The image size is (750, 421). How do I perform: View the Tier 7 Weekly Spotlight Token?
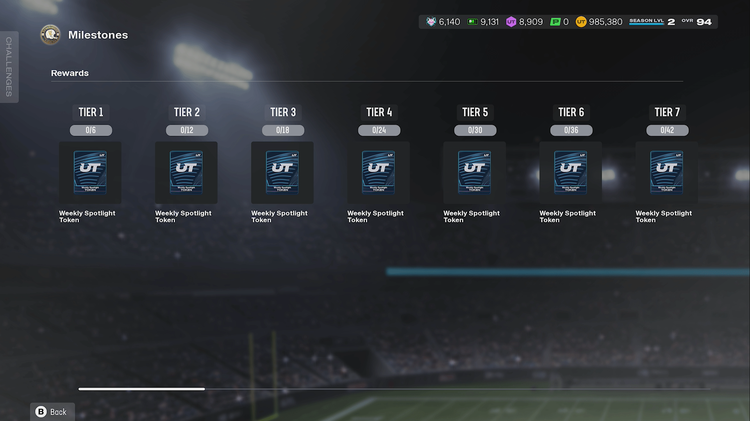(x=666, y=172)
